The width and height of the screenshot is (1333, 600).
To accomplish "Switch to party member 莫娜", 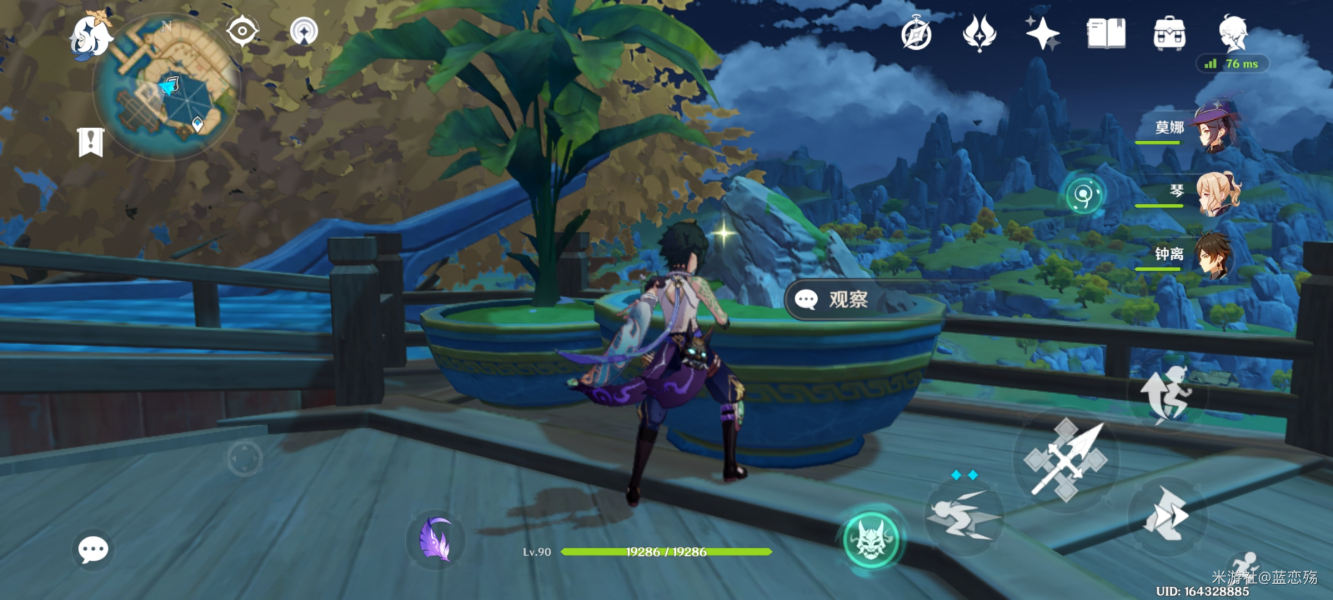I will click(1213, 129).
